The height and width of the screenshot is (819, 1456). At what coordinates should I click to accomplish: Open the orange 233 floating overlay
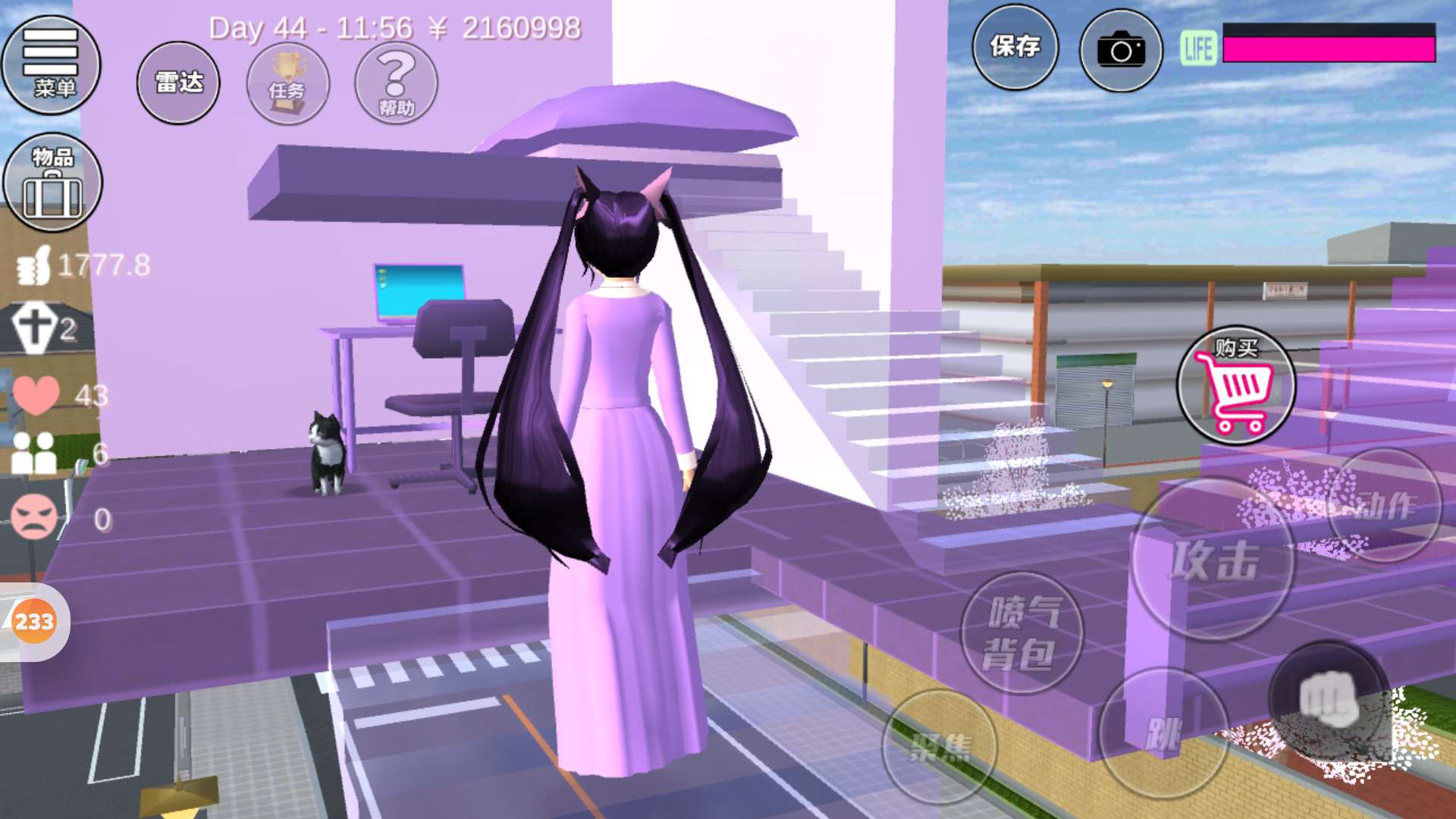pos(34,622)
